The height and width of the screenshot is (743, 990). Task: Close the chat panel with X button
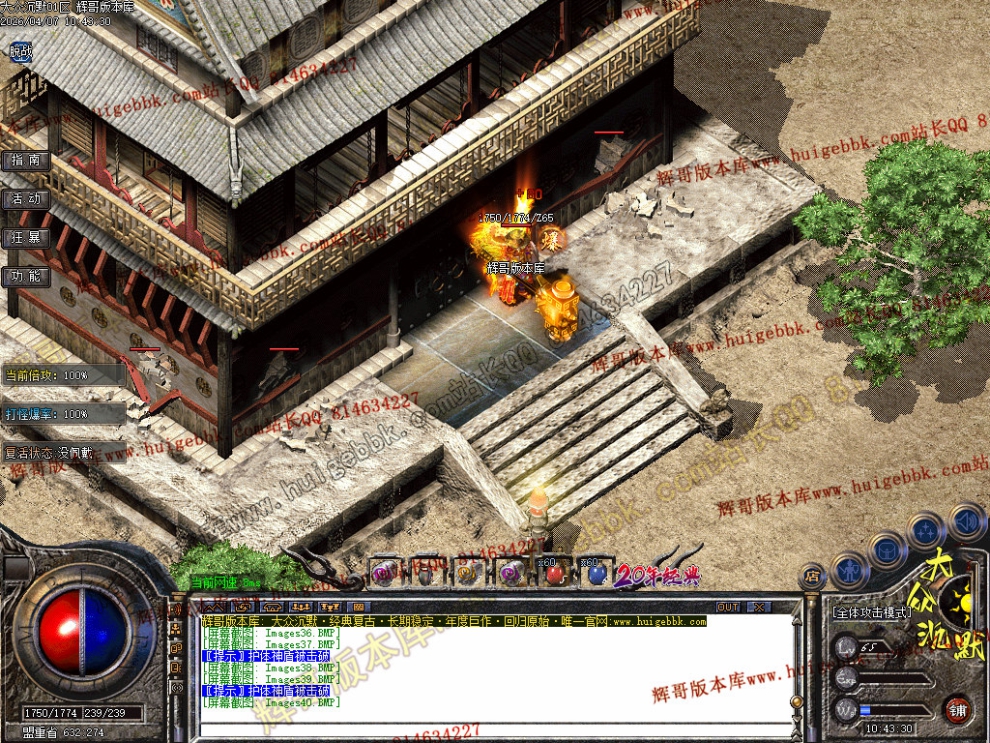tap(758, 607)
